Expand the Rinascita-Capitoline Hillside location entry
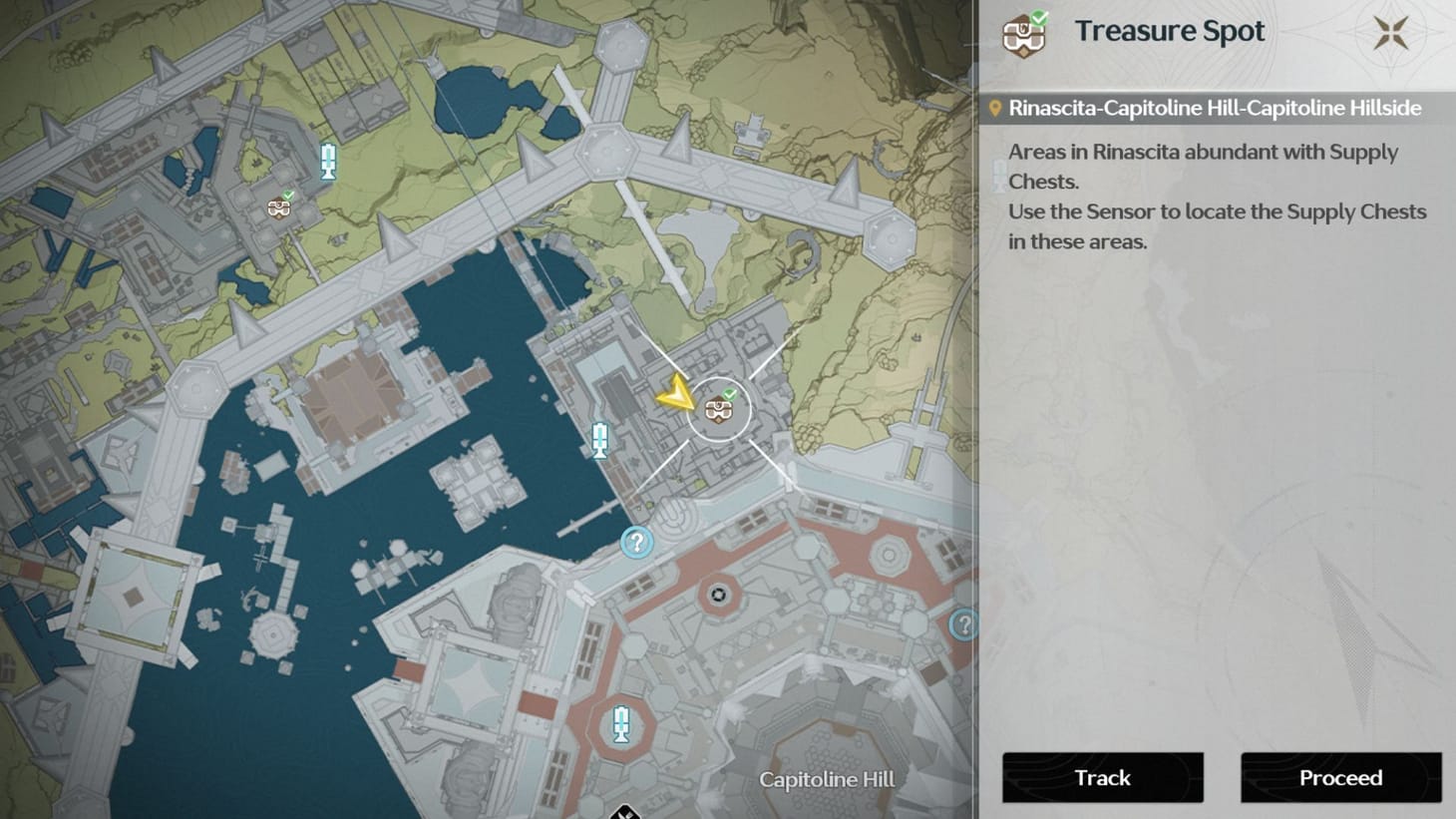The height and width of the screenshot is (819, 1456). pyautogui.click(x=1213, y=108)
